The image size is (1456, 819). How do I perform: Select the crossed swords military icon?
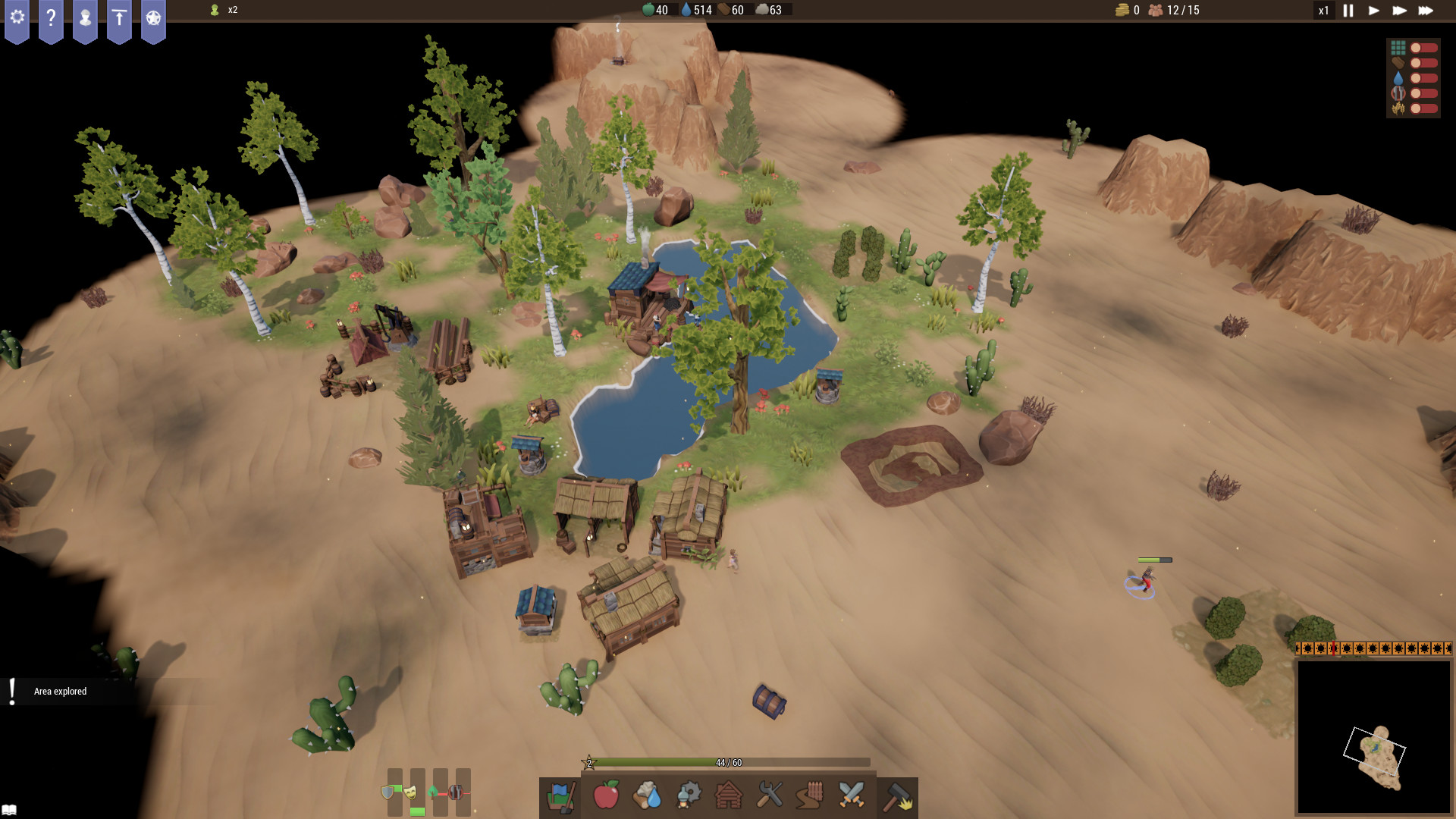(852, 796)
